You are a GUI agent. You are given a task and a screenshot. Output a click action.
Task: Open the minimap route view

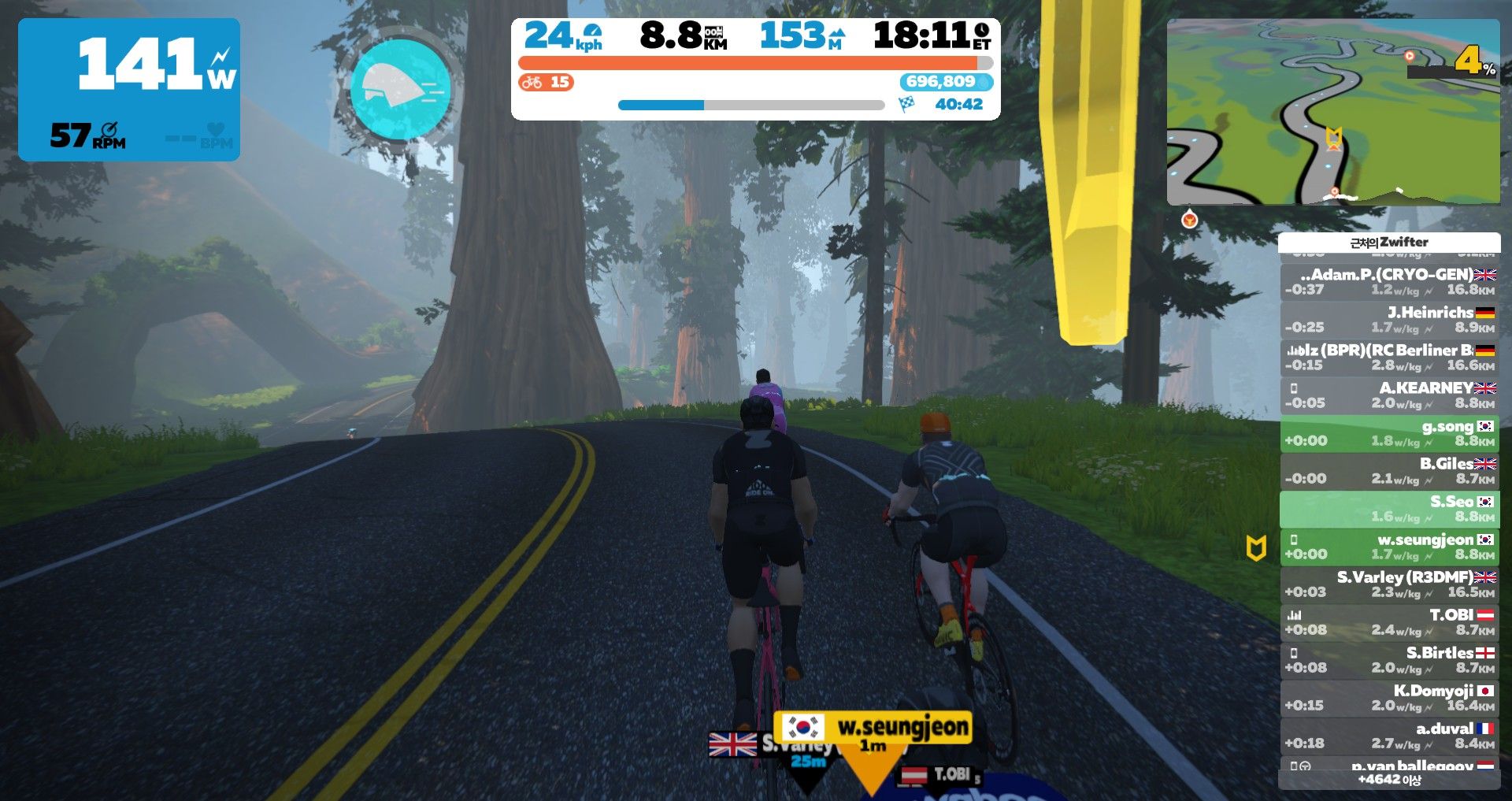point(1332,112)
